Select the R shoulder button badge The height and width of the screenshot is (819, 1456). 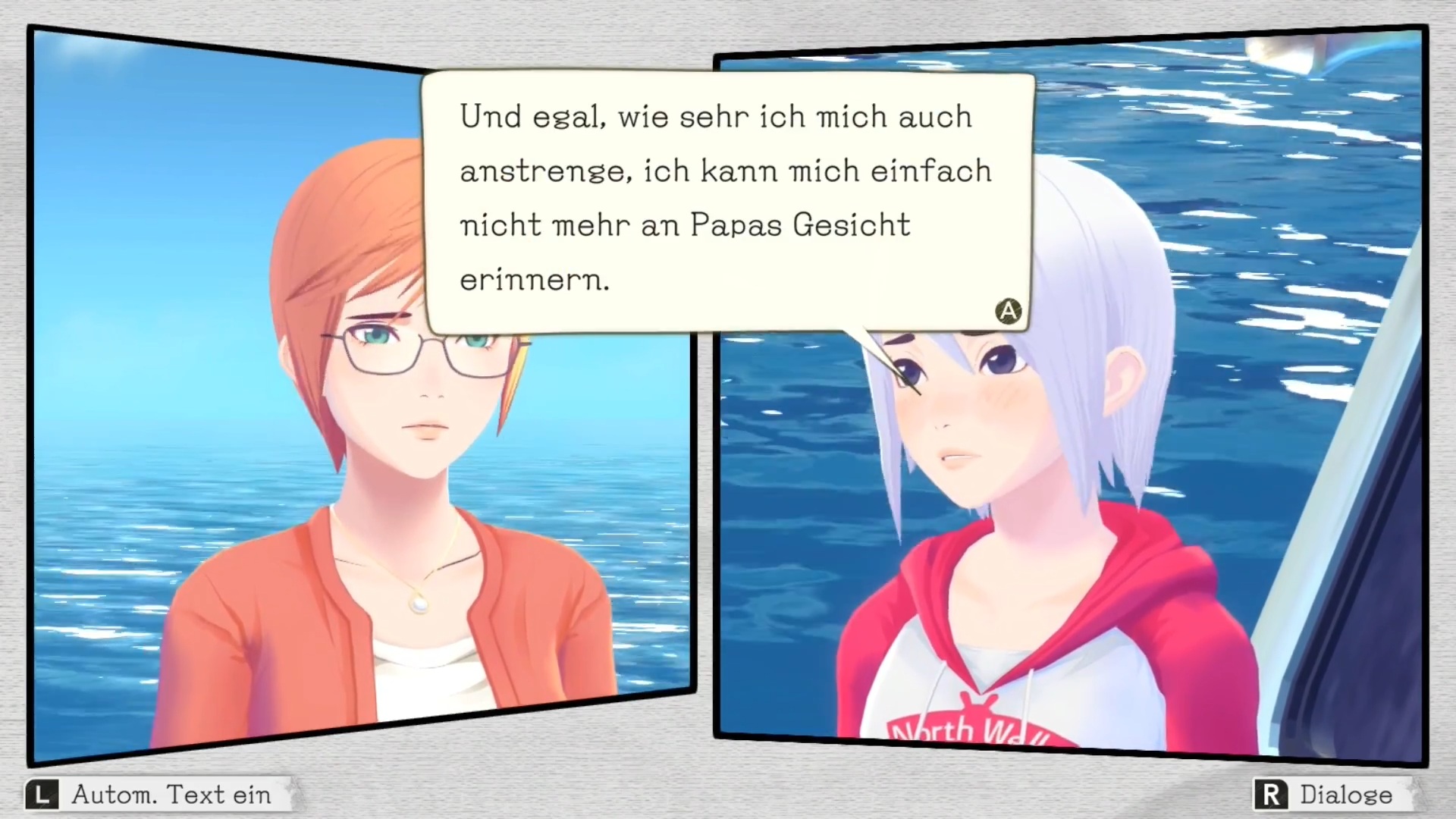[x=1271, y=794]
